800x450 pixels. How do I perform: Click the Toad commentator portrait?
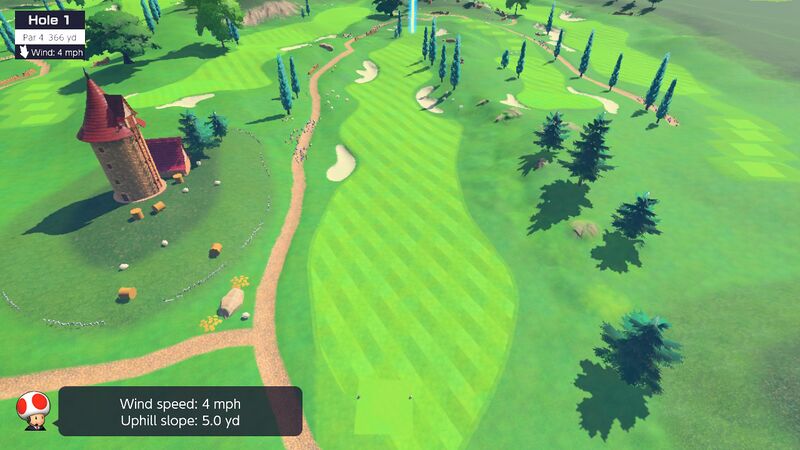pyautogui.click(x=32, y=410)
